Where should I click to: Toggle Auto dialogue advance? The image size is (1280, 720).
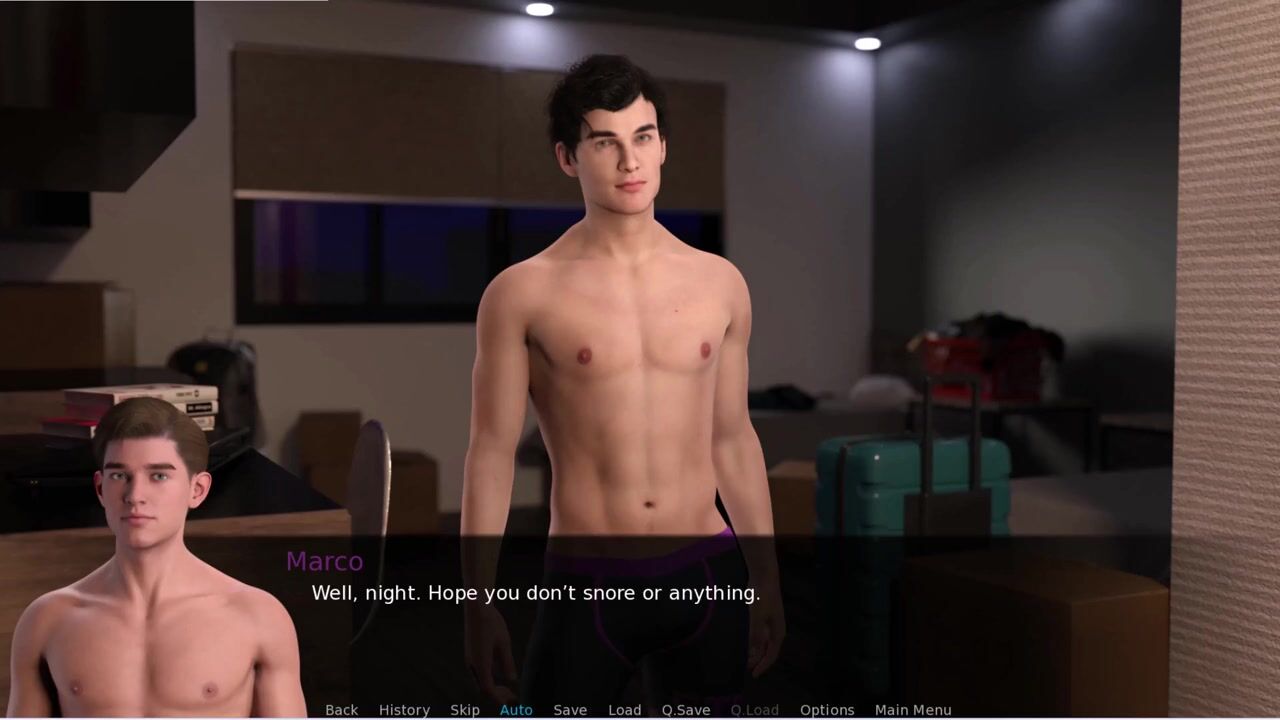click(x=516, y=710)
